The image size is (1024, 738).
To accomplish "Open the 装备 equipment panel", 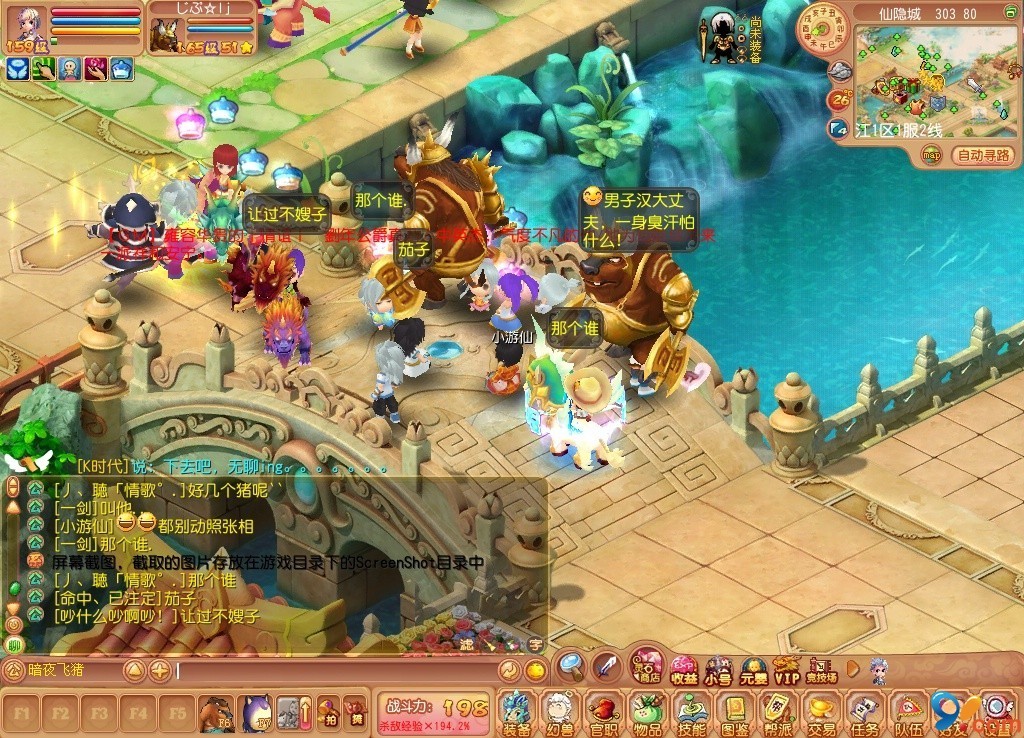I will (x=516, y=712).
